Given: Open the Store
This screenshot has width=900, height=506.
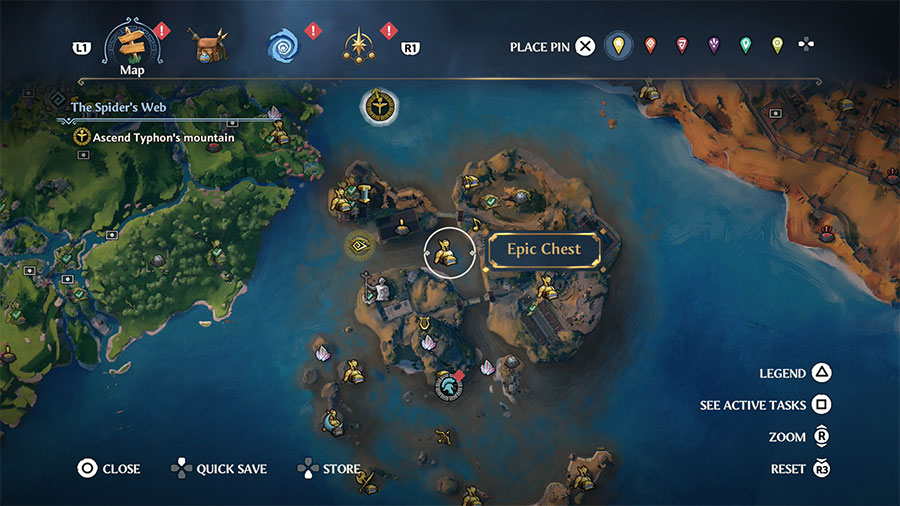Looking at the screenshot, I should click(309, 468).
